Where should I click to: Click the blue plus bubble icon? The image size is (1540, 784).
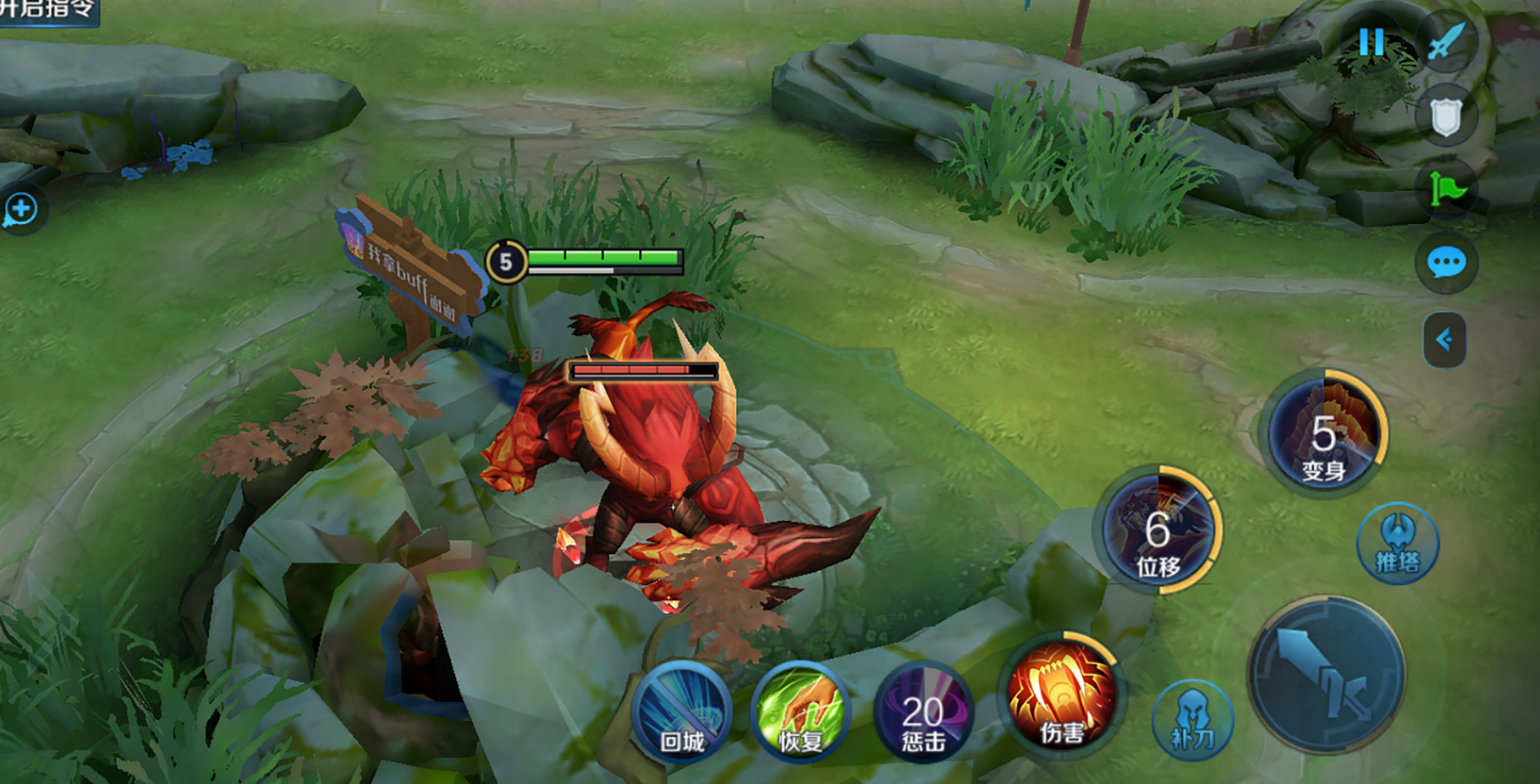click(x=20, y=209)
